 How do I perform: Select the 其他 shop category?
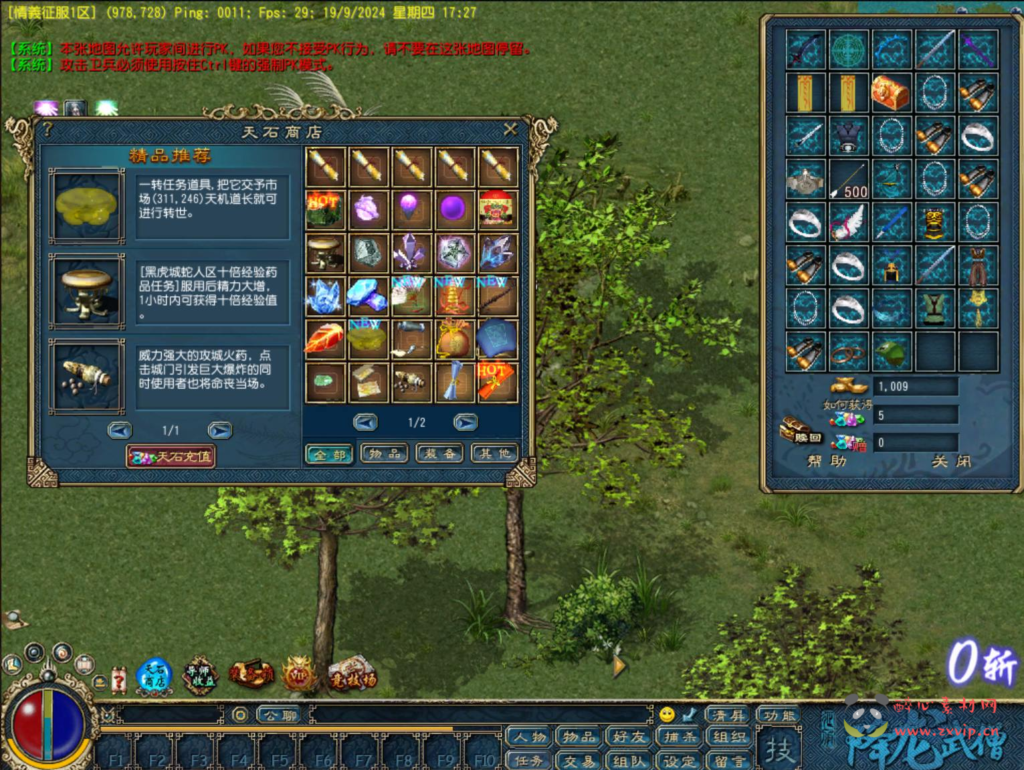click(x=494, y=453)
